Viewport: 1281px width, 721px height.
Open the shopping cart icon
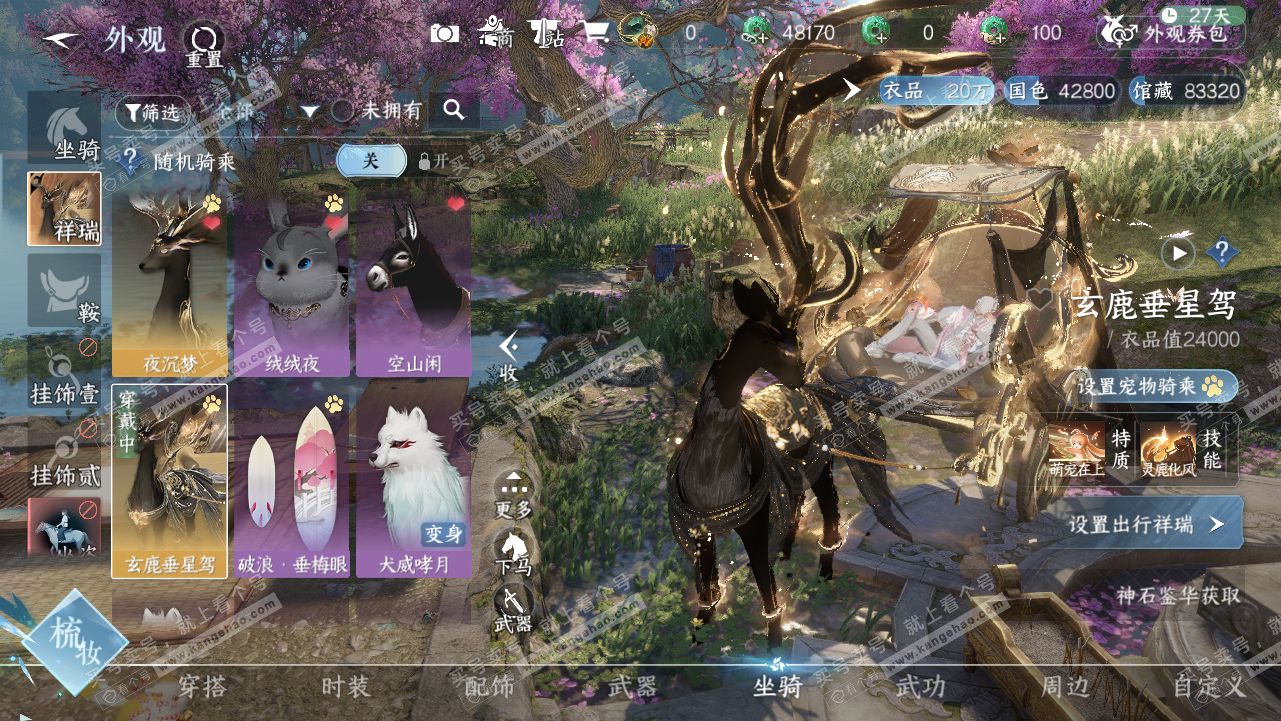[595, 33]
